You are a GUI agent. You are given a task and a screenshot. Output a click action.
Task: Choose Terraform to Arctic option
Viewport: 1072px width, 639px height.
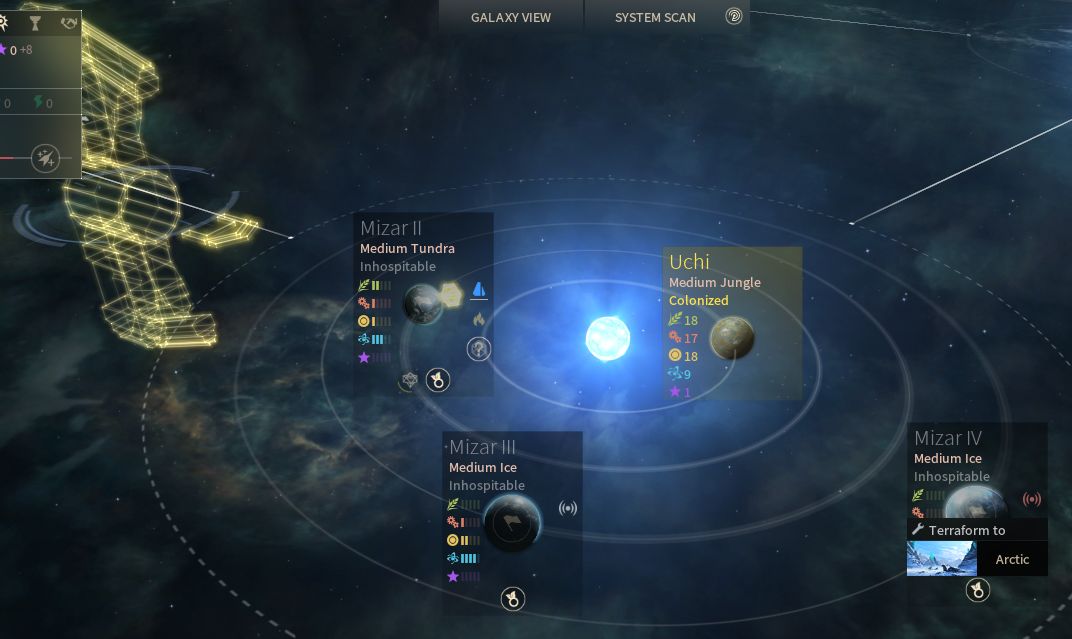977,559
